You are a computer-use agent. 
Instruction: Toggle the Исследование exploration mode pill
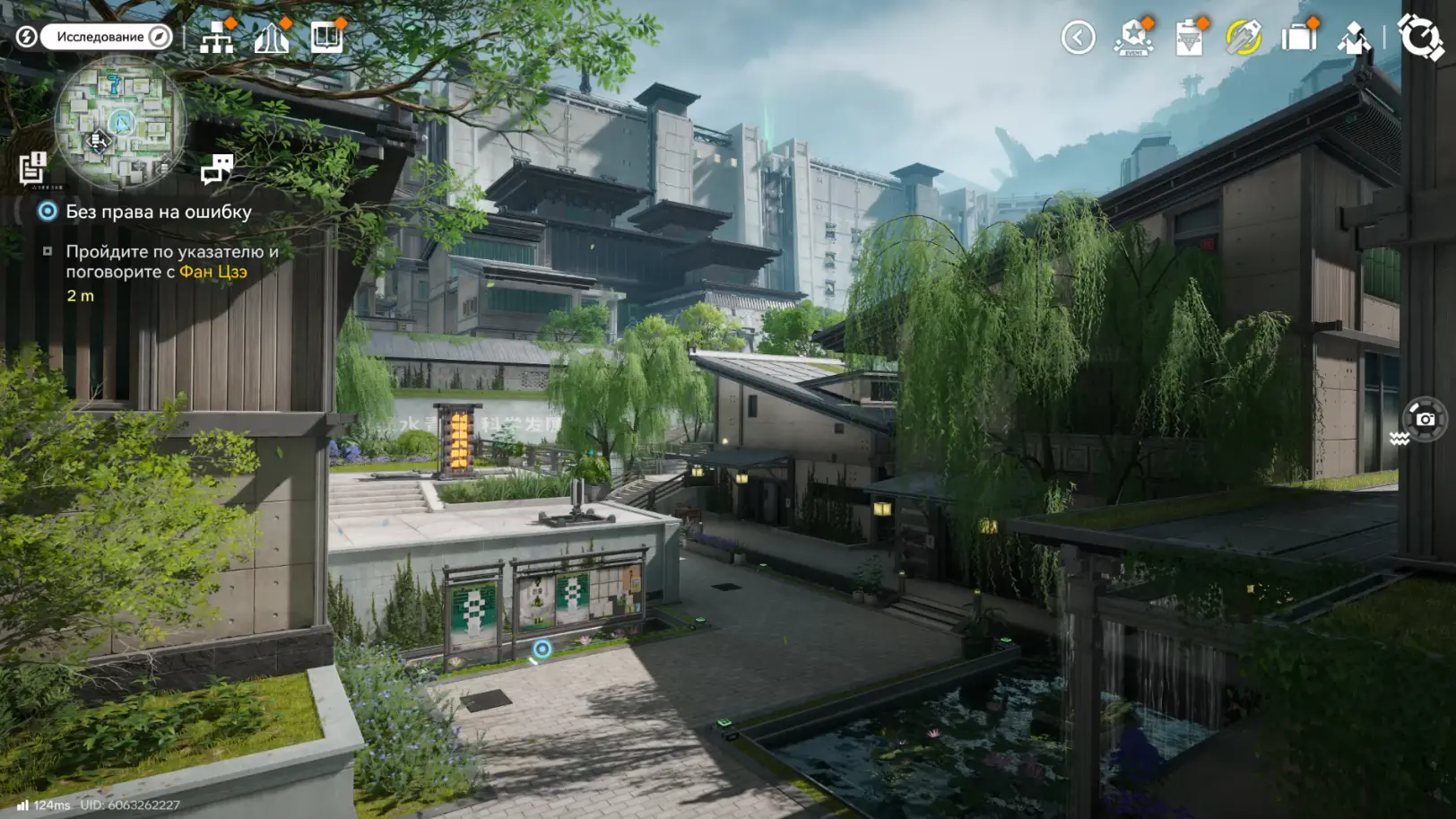pos(107,37)
